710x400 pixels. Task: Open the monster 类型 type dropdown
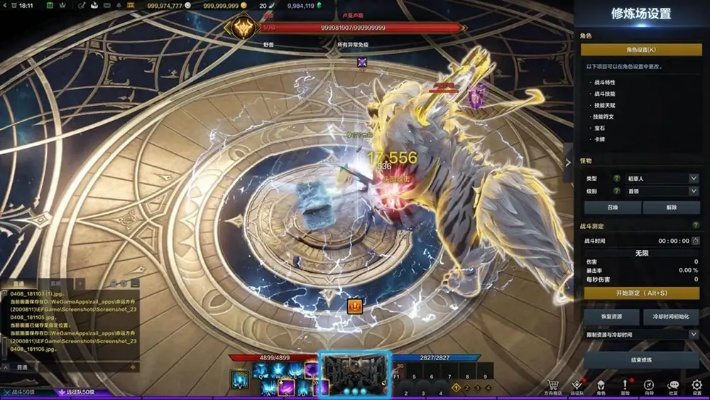tap(662, 178)
